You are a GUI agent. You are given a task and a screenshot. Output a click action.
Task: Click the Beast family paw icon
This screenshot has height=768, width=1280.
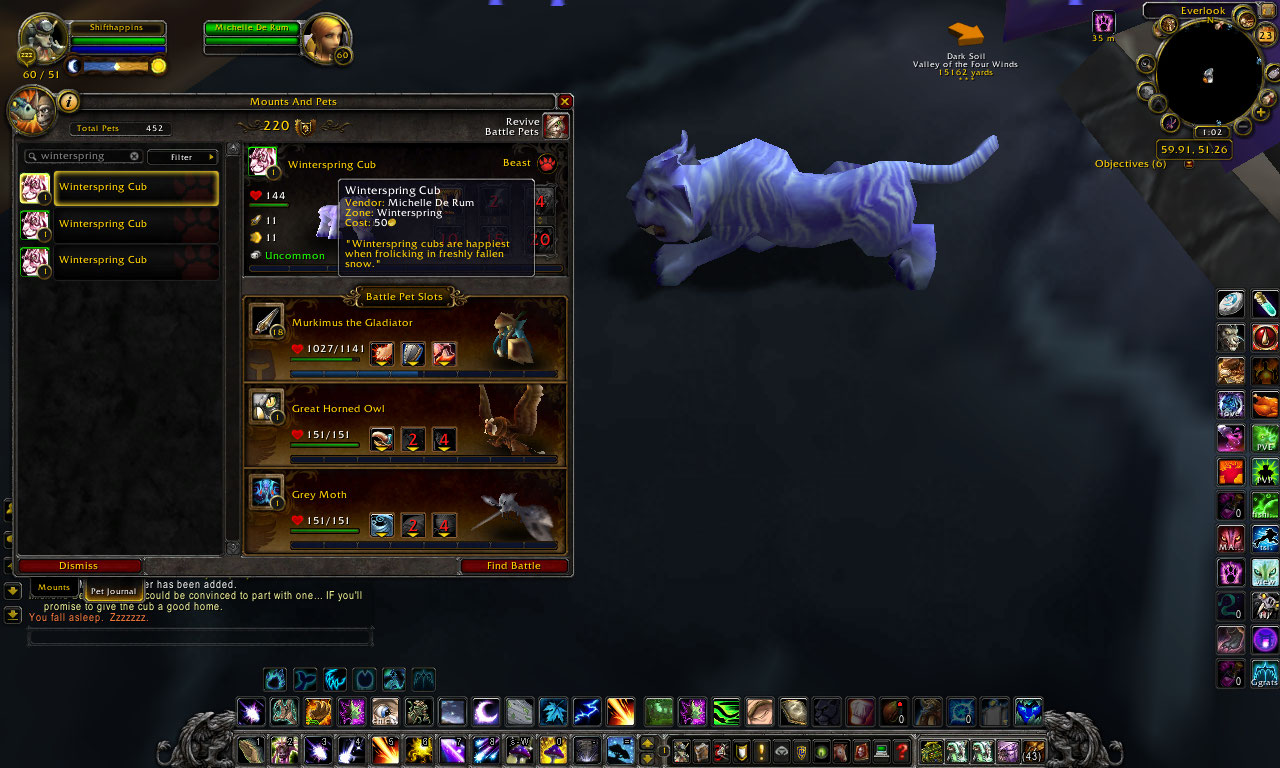(547, 163)
